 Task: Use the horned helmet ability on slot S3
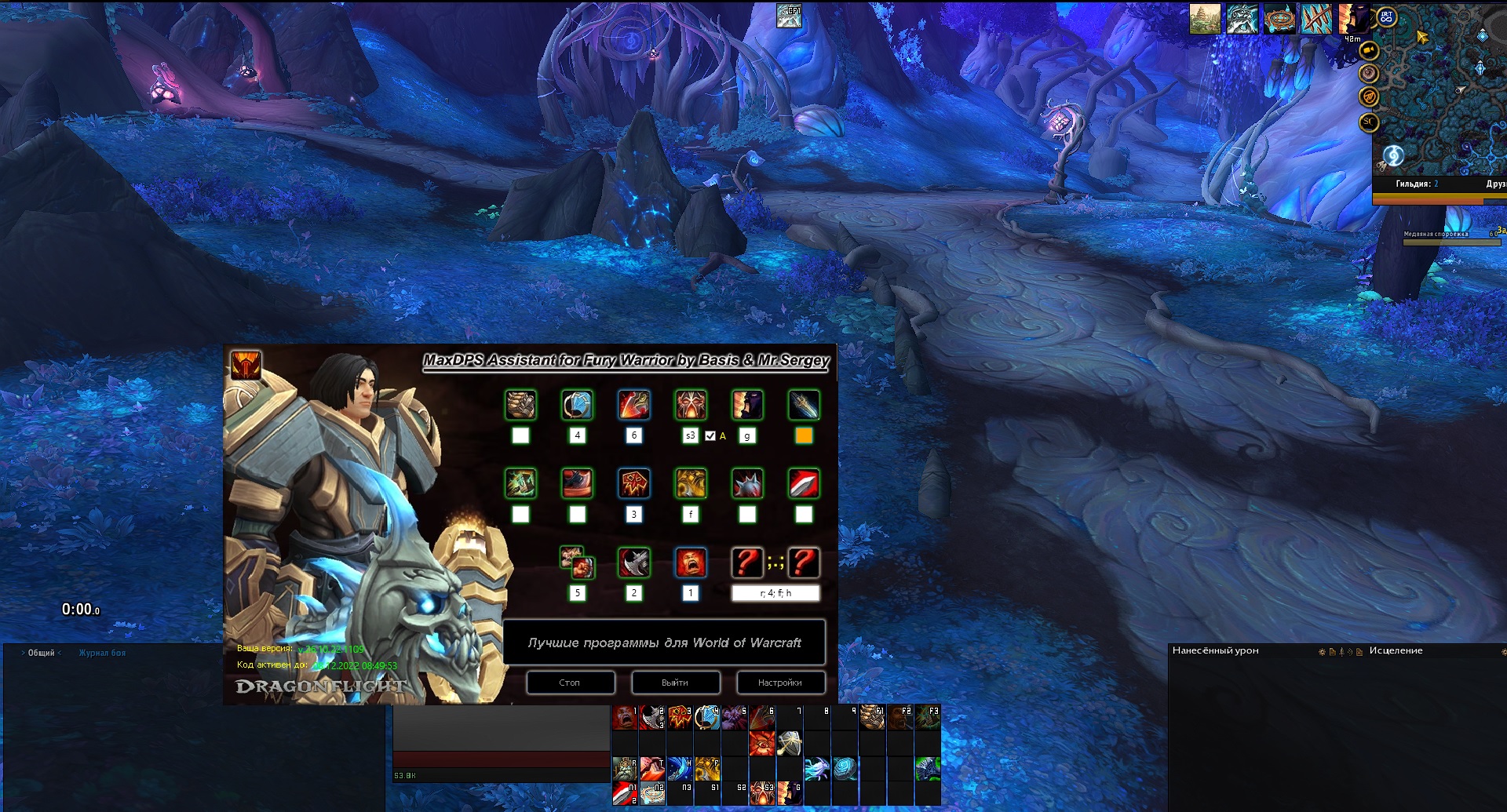point(761,792)
